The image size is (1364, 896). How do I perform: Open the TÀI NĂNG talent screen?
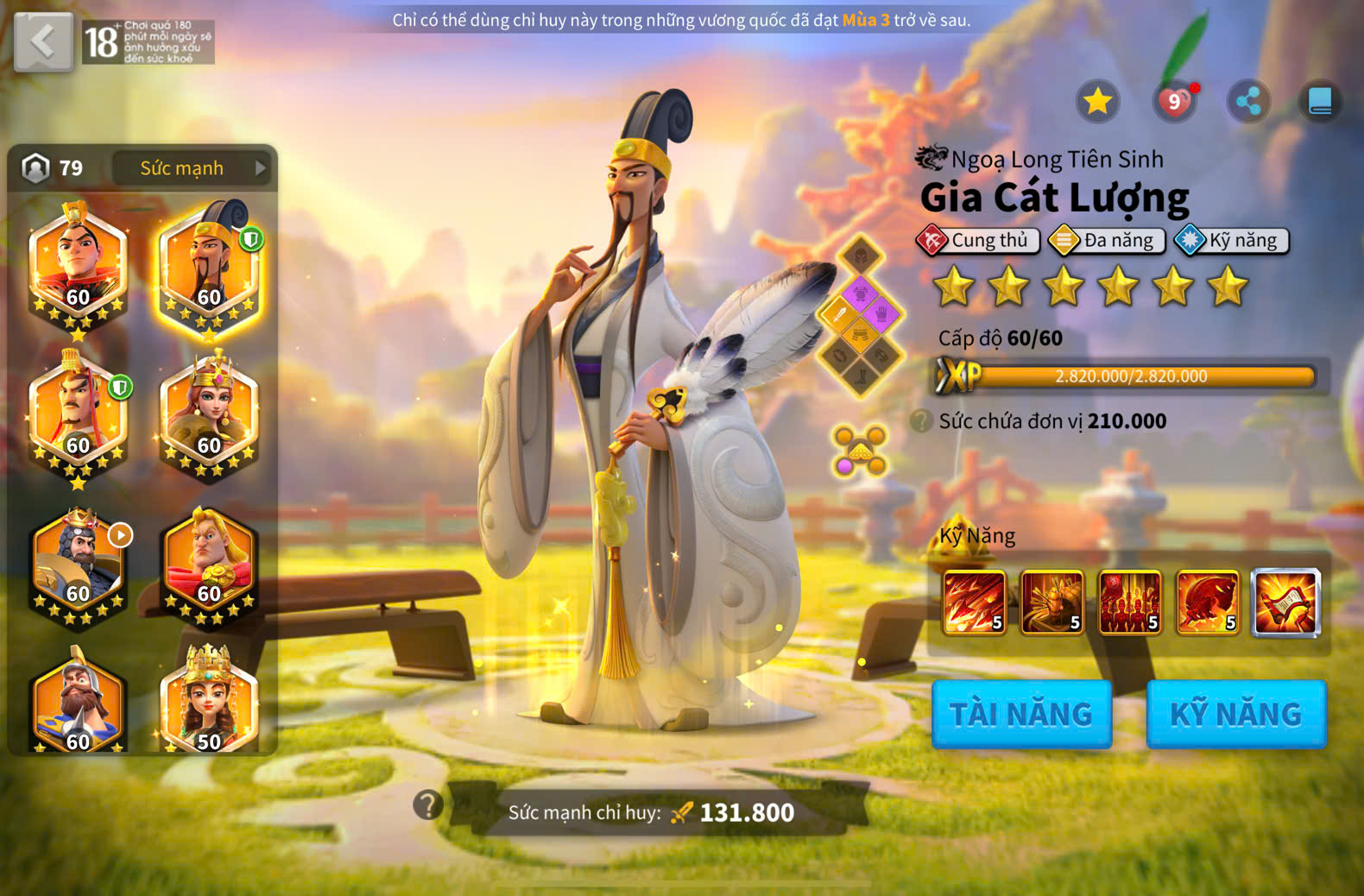[x=1021, y=714]
